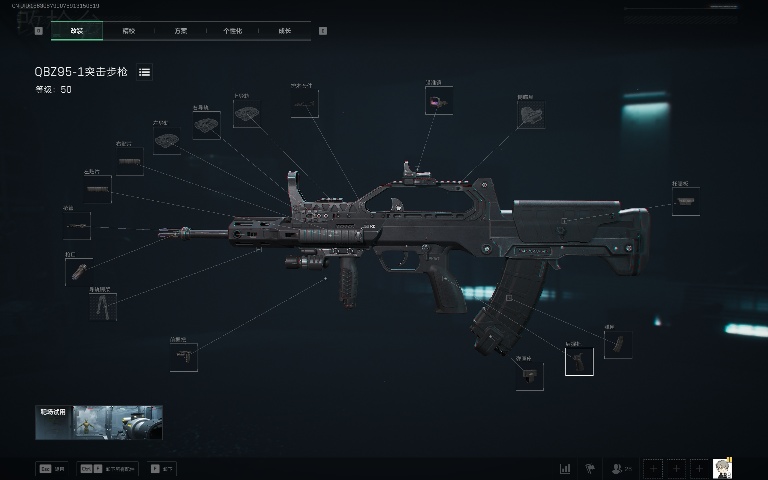Image resolution: width=768 pixels, height=480 pixels.
Task: Open the 靶场试用 firing range thumbnail
Action: click(99, 423)
